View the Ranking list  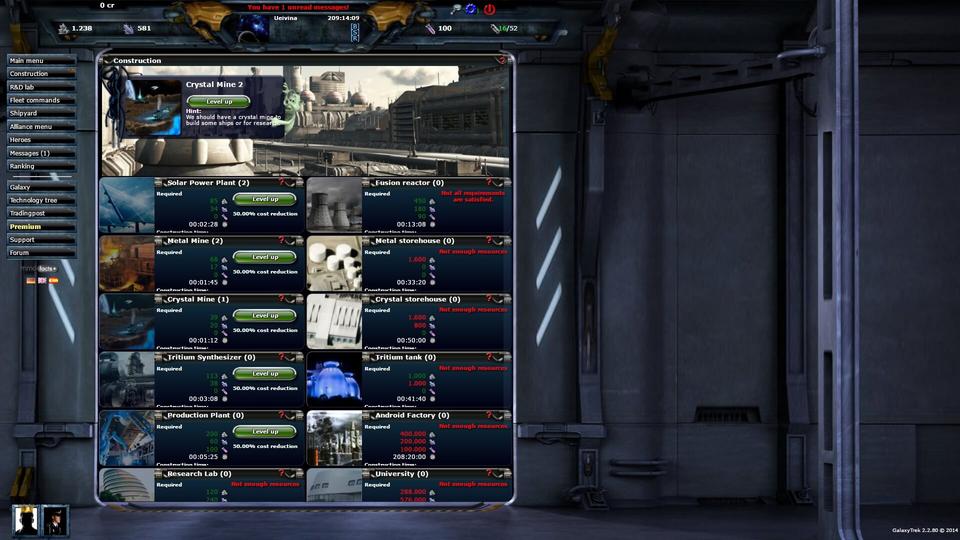(x=41, y=166)
